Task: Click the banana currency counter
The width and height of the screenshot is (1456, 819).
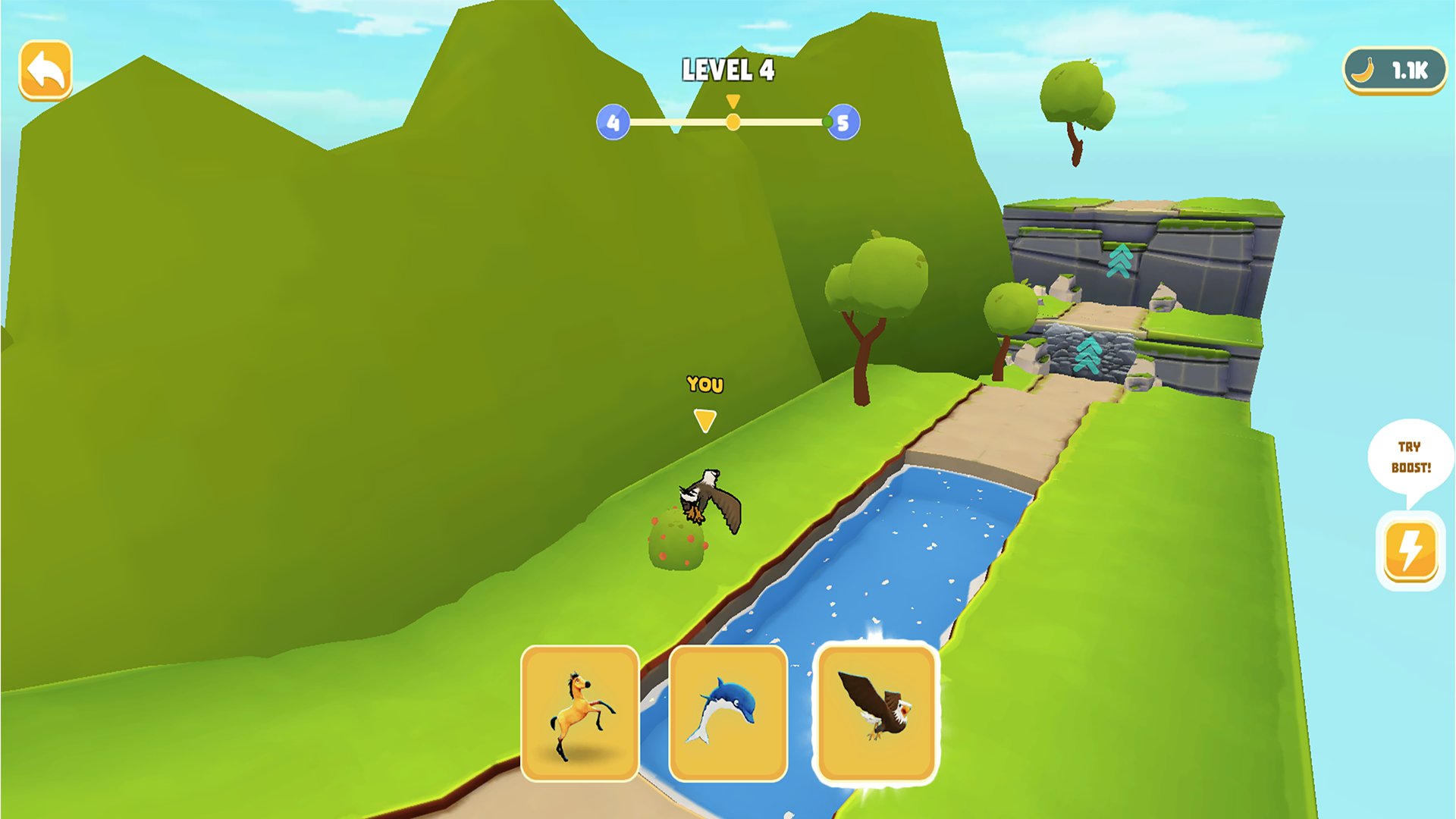Action: click(x=1394, y=71)
